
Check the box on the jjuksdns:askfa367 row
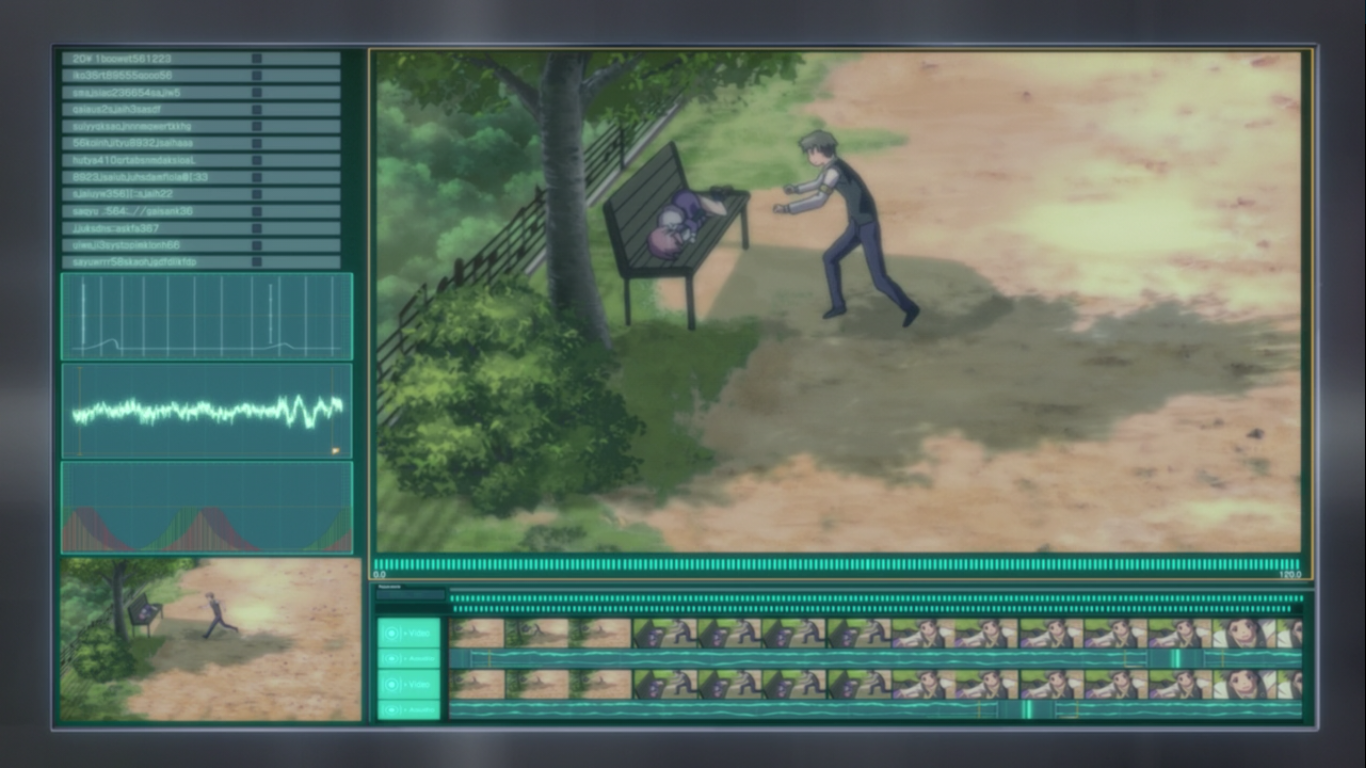point(257,228)
